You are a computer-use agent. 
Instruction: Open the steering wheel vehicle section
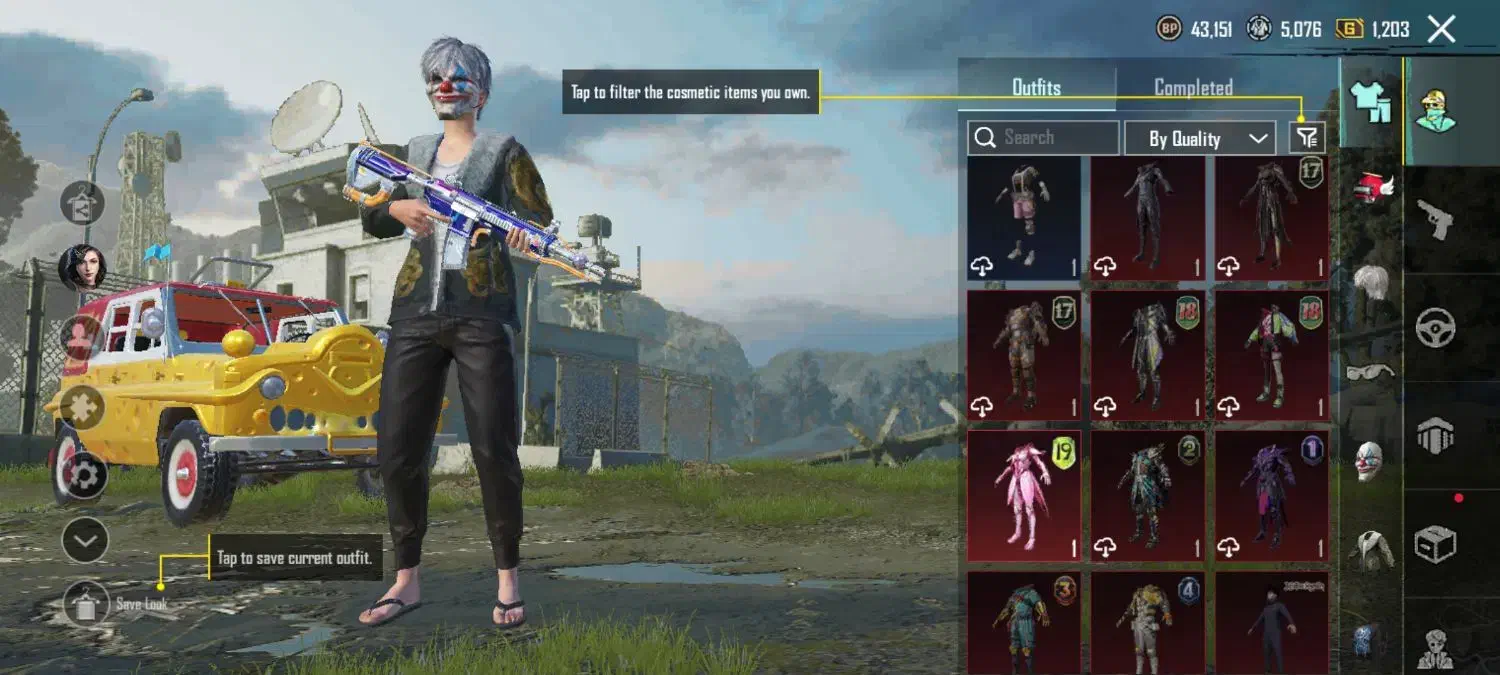(x=1436, y=327)
